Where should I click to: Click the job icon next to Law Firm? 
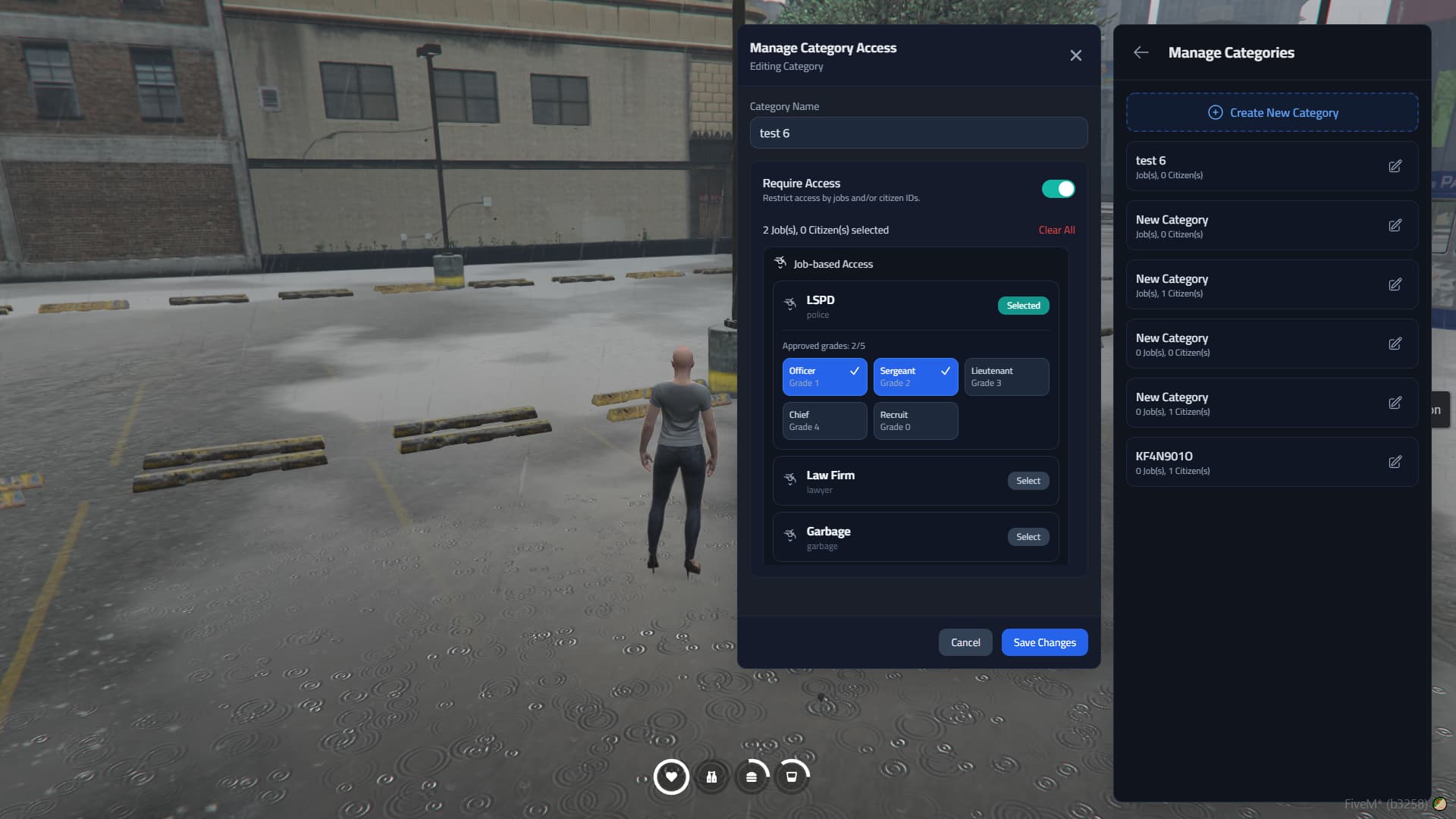pyautogui.click(x=789, y=481)
